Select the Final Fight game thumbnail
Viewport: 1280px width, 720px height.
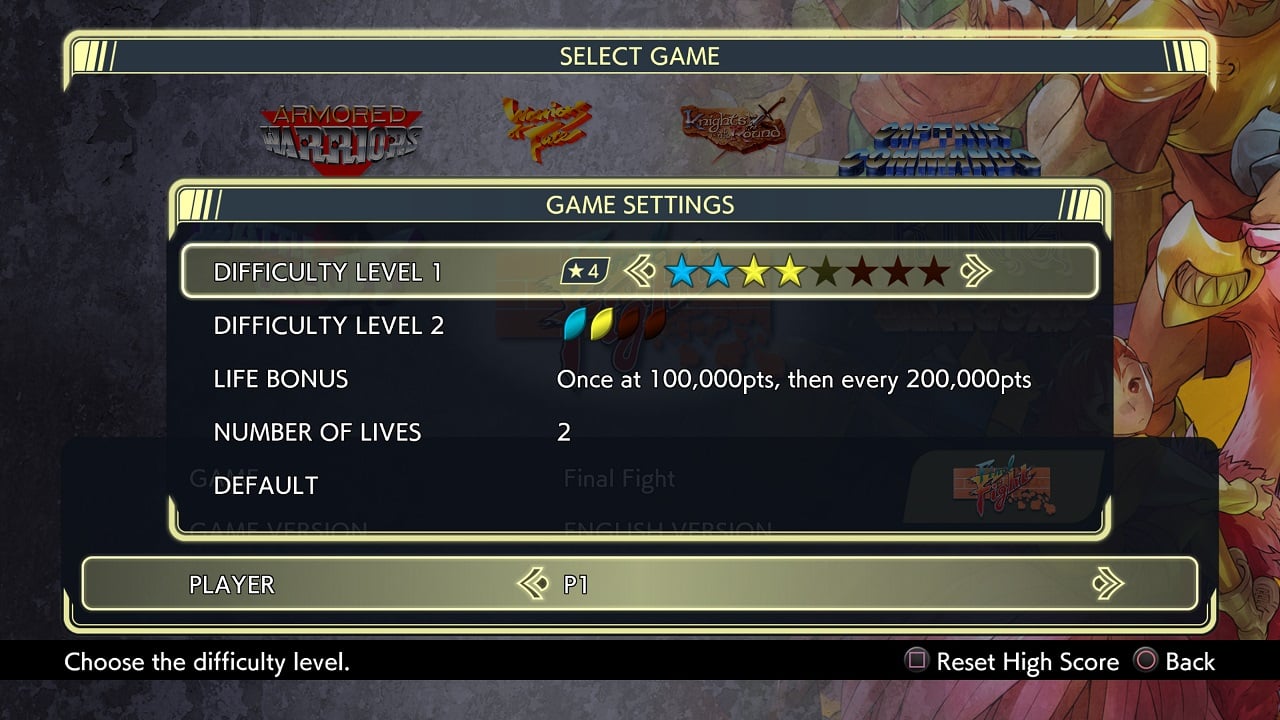(1008, 482)
